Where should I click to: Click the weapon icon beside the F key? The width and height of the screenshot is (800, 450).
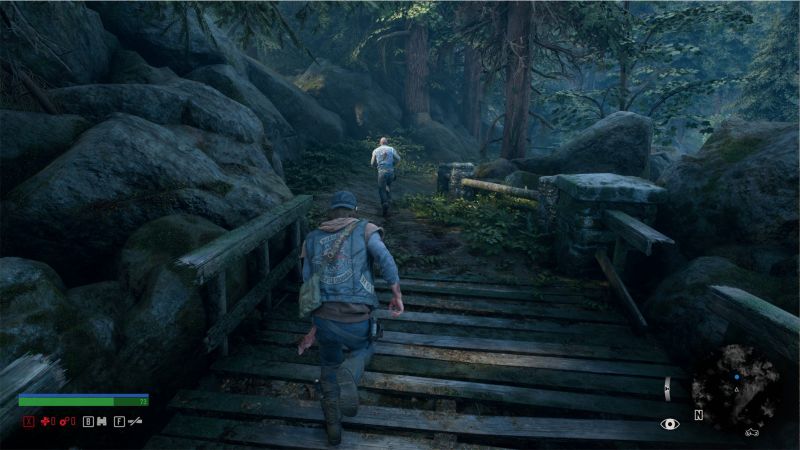pyautogui.click(x=135, y=421)
